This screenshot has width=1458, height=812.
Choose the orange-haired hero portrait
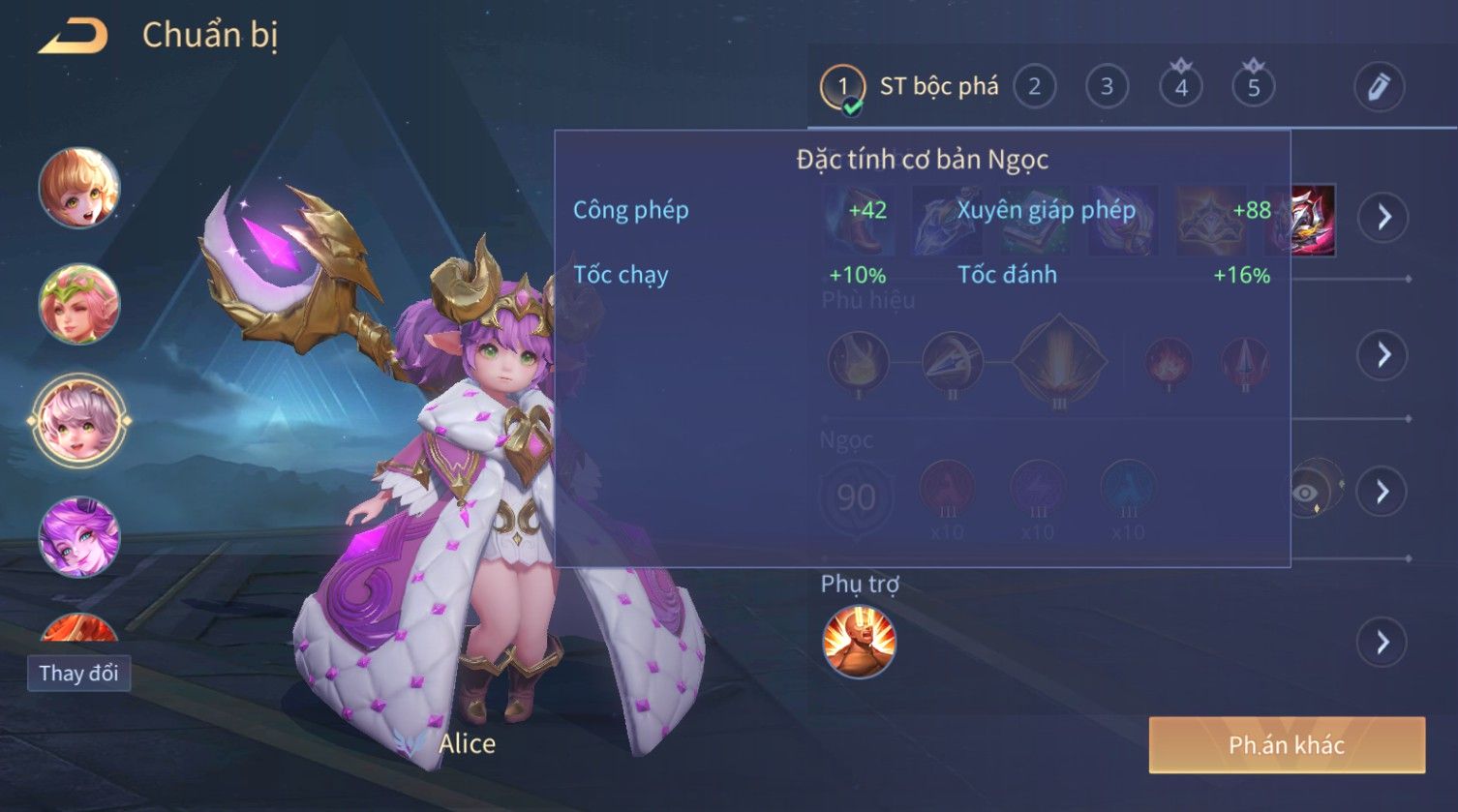pos(79,188)
